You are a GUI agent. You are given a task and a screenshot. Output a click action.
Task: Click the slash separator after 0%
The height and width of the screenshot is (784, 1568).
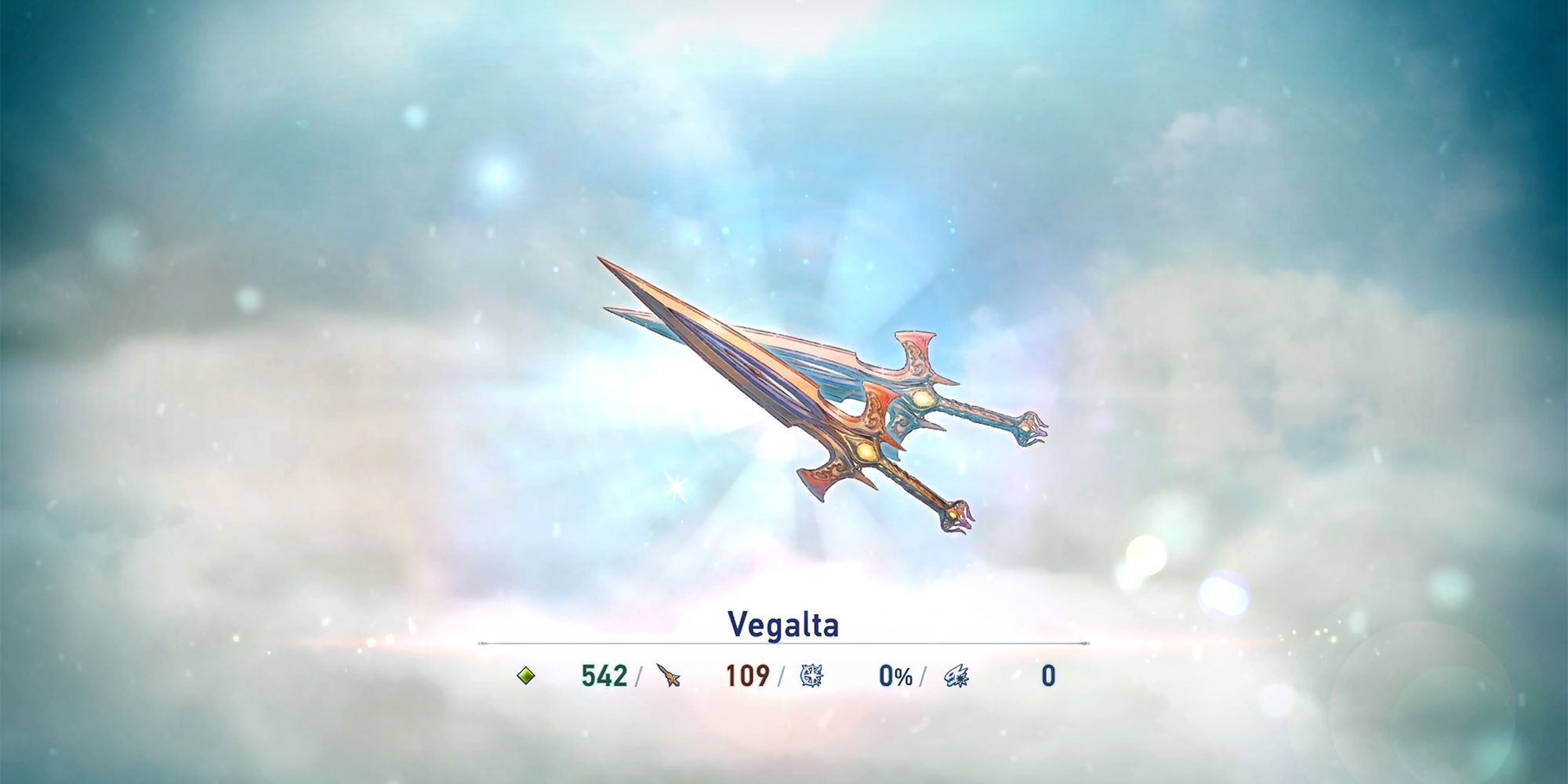point(923,677)
